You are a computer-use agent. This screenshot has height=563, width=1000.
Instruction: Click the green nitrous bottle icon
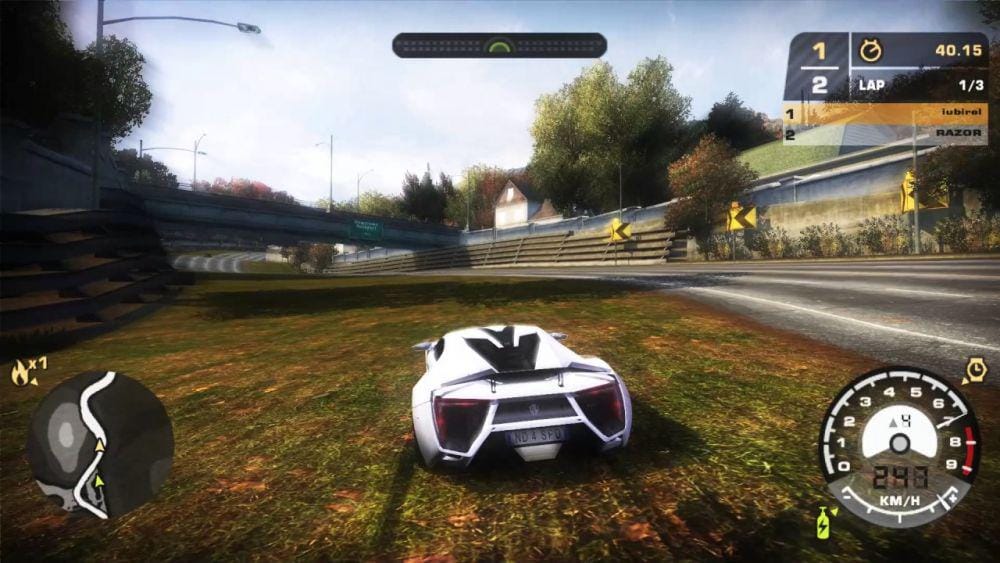coord(823,523)
